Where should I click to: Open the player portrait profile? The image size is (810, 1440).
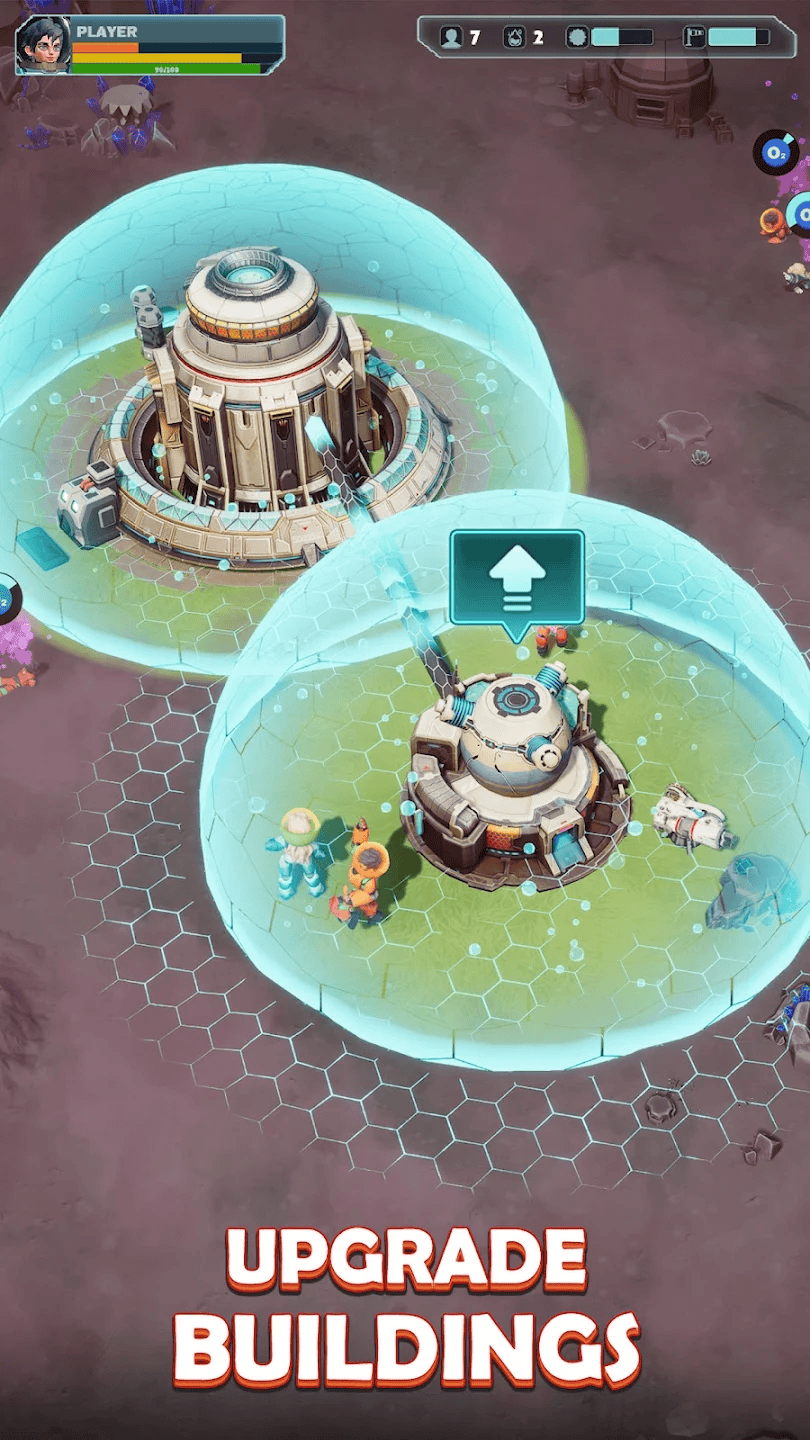42,45
